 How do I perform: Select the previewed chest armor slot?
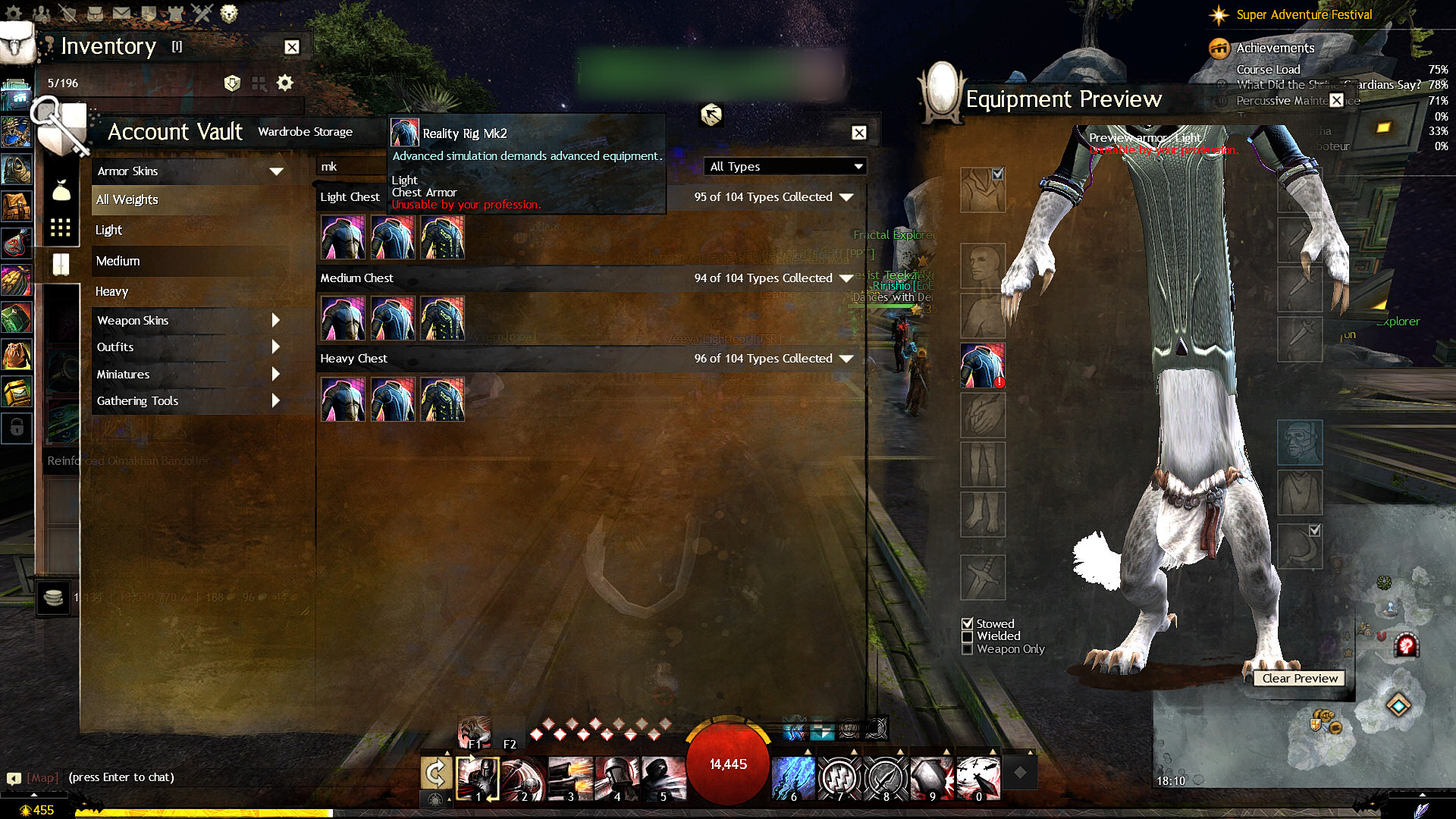[983, 365]
